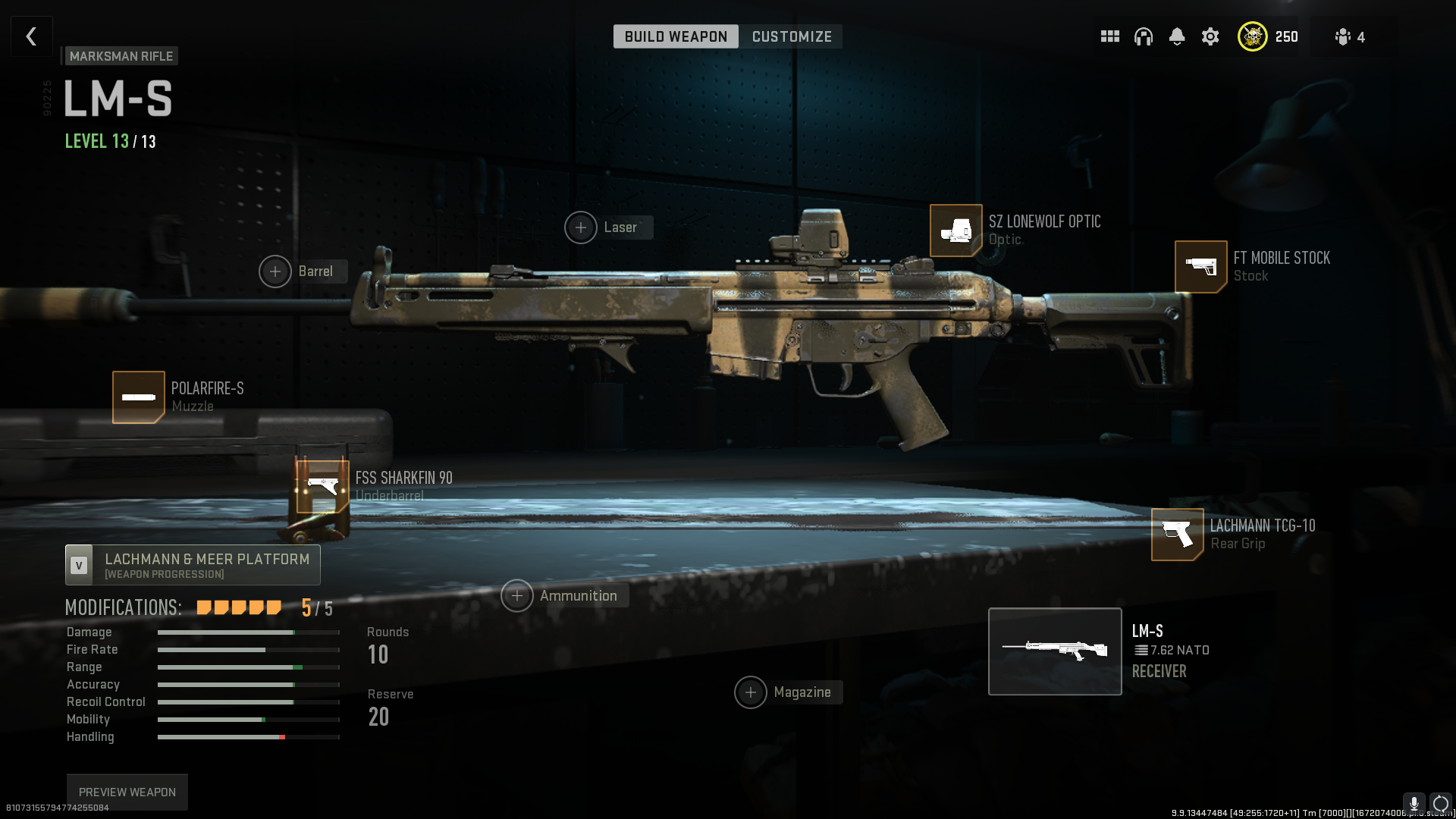
Task: Open the headset voice channel icon
Action: pyautogui.click(x=1143, y=36)
